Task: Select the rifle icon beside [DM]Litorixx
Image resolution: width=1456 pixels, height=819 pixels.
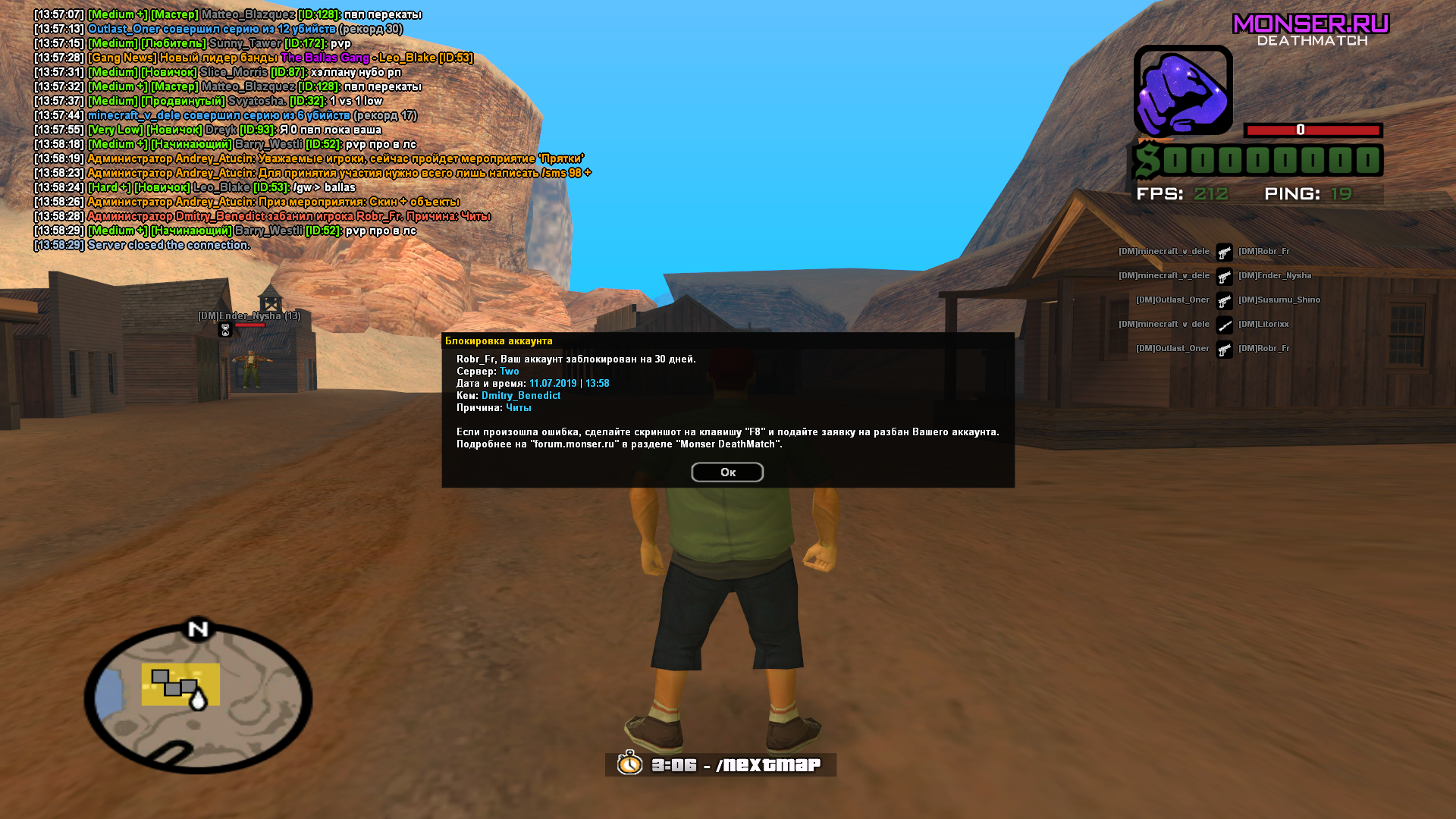Action: 1224,325
